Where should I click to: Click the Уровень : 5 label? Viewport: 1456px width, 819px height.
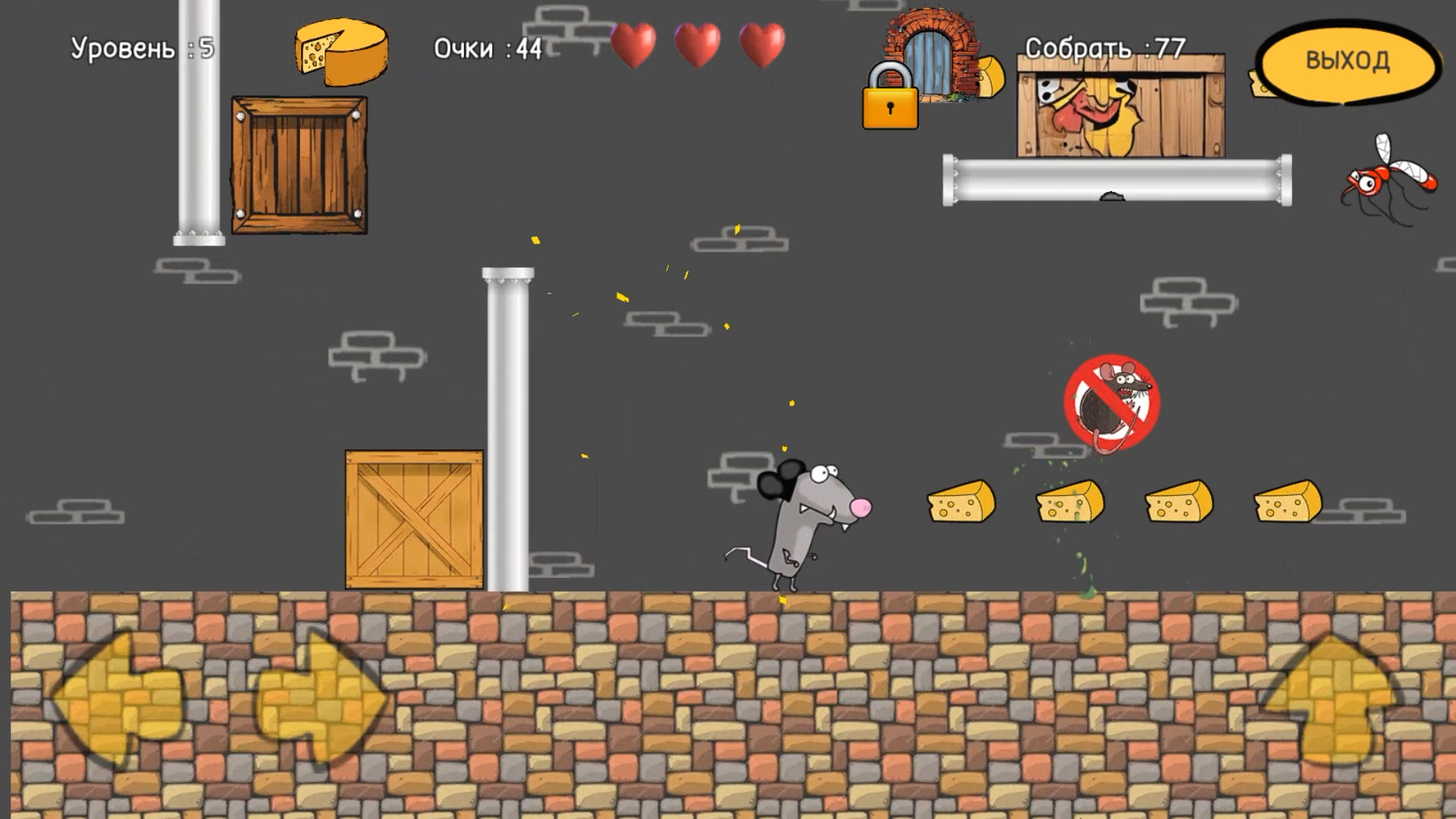143,47
